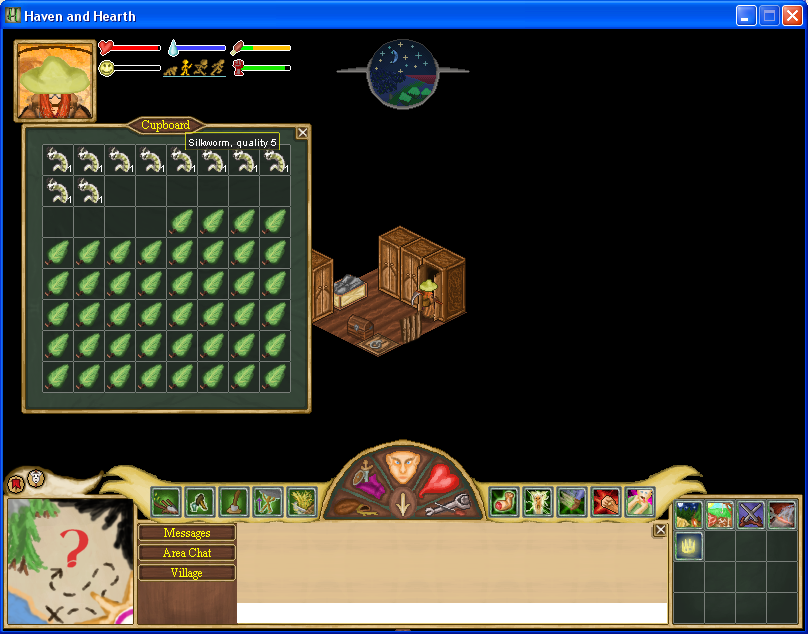Open the Messages chat tab
808x634 pixels.
187,533
